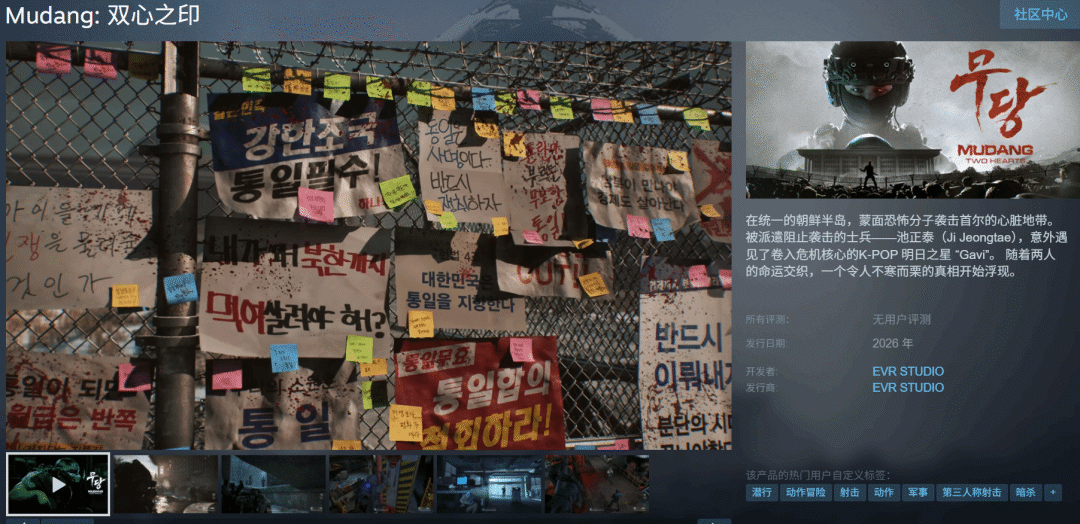1080x524 pixels.
Task: Open the publisher EVR STUDIO link
Action: click(x=907, y=388)
